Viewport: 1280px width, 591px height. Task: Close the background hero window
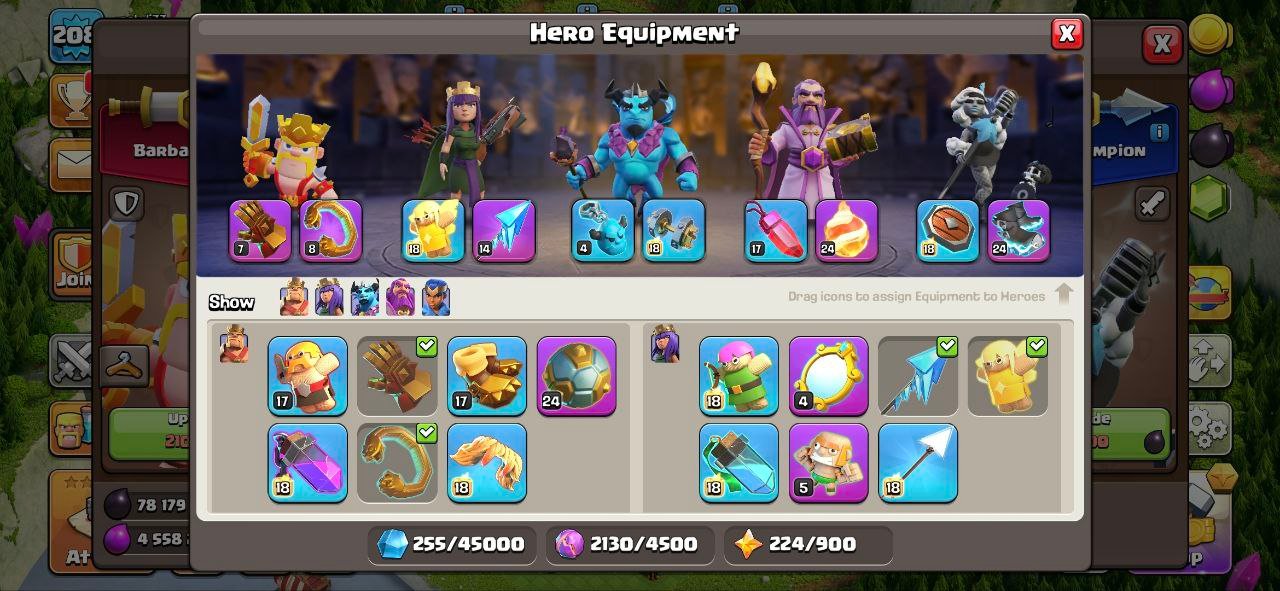coord(1161,44)
